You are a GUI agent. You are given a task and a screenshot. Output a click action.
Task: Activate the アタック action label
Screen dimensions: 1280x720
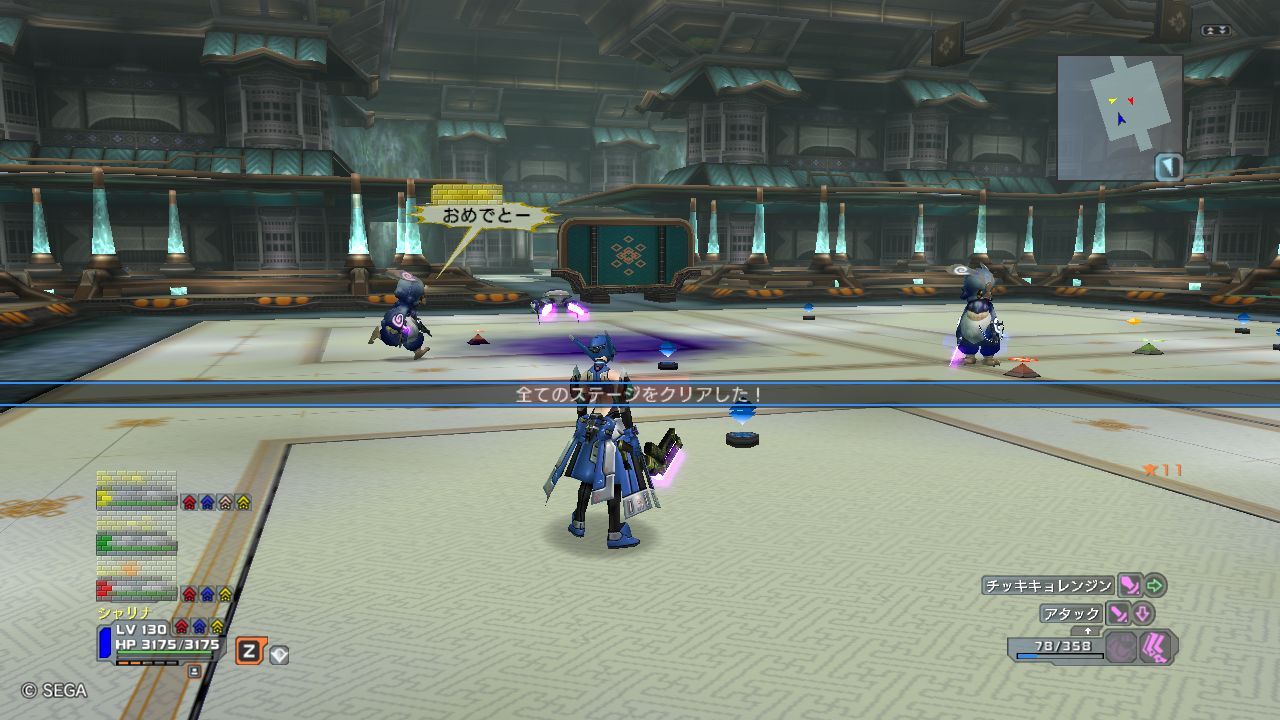click(1071, 614)
